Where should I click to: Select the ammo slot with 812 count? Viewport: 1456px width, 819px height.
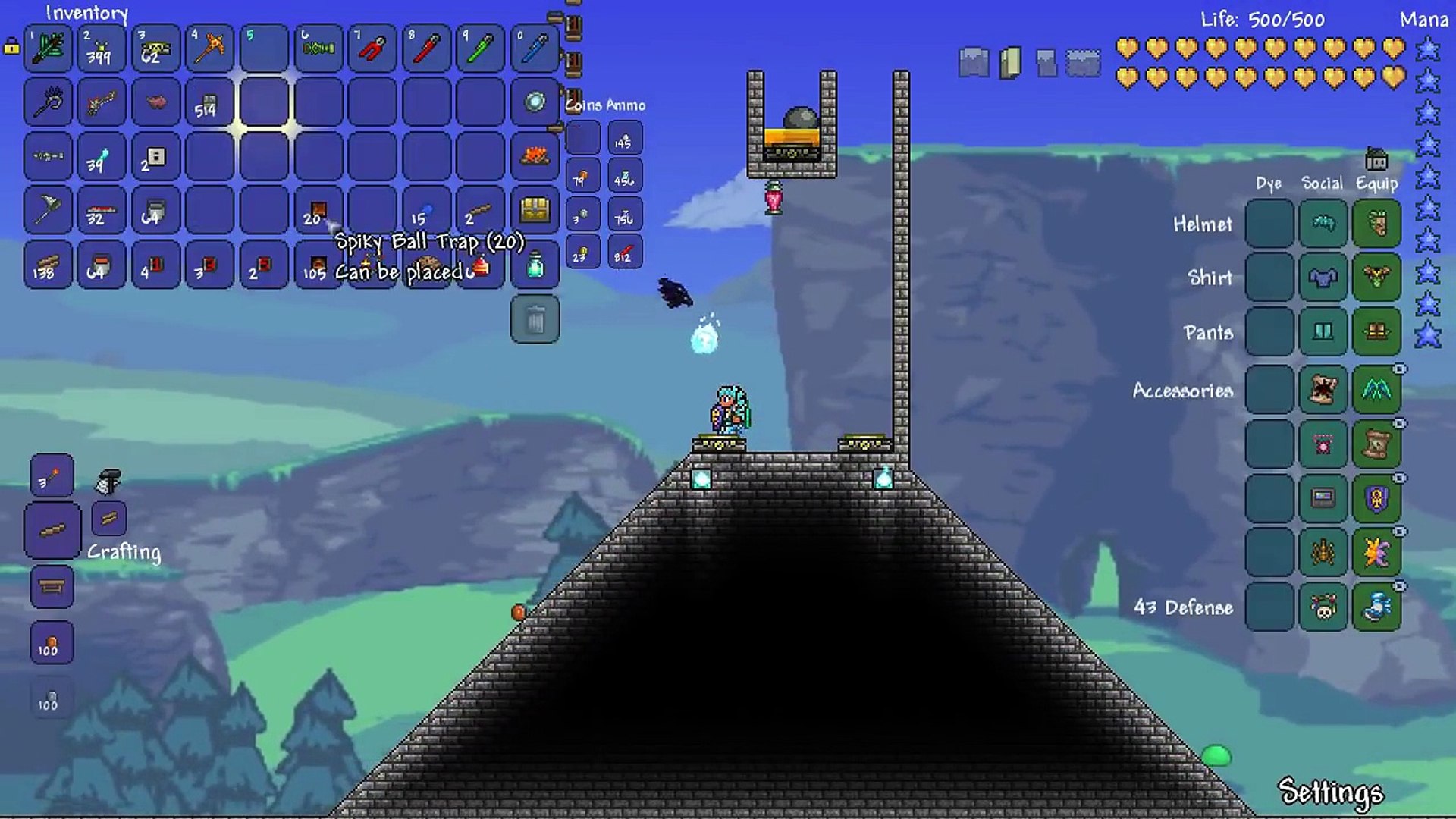pos(624,253)
